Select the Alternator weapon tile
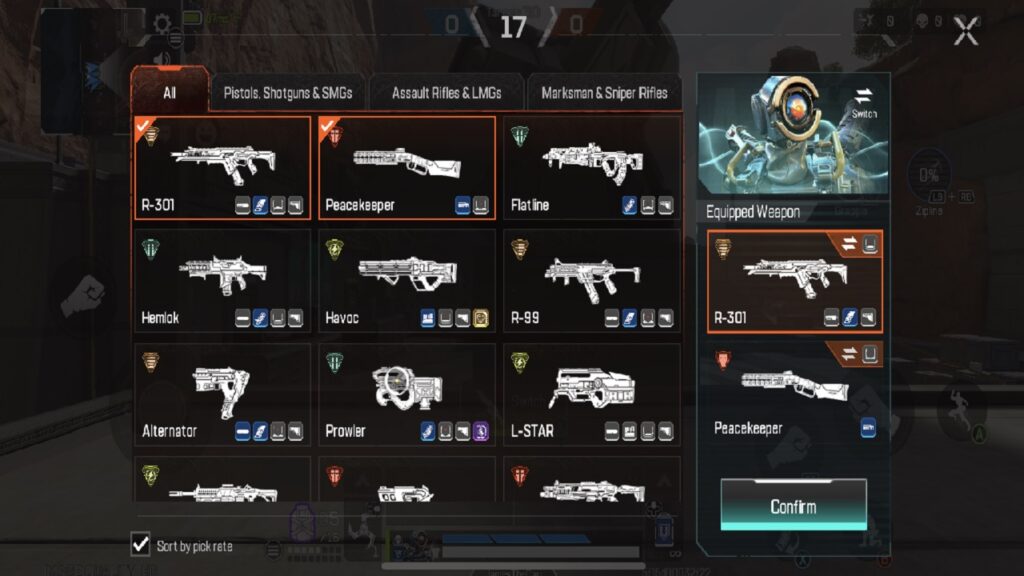The image size is (1024, 576). (223, 395)
